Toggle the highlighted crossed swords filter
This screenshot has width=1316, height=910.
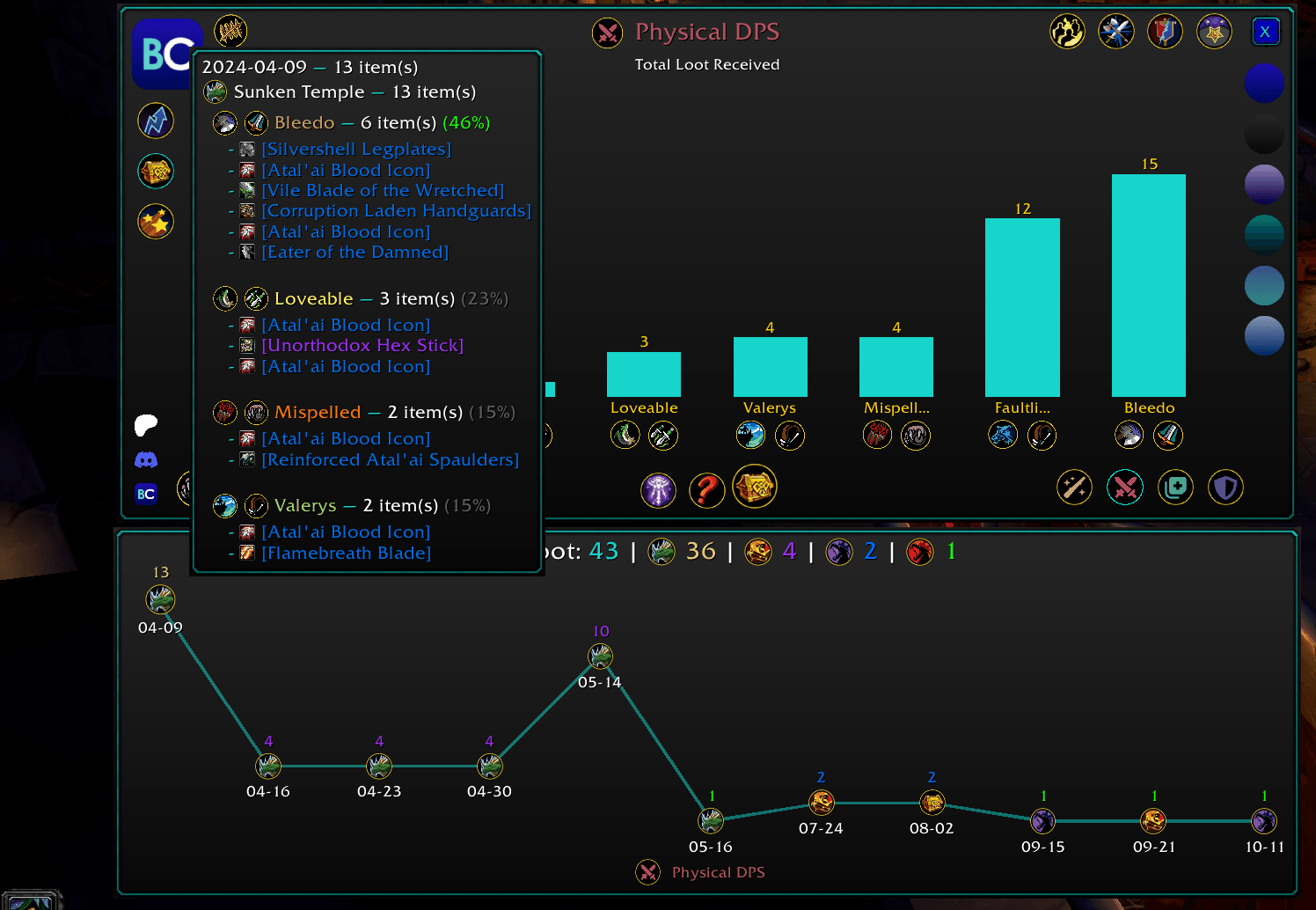(x=1126, y=486)
